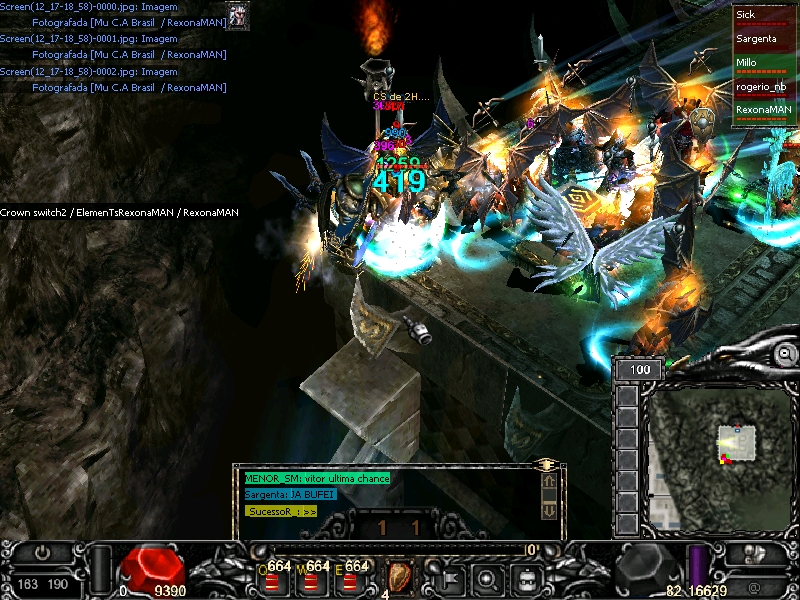Use the Q potion slot
Viewport: 800px width, 600px height.
(272, 576)
